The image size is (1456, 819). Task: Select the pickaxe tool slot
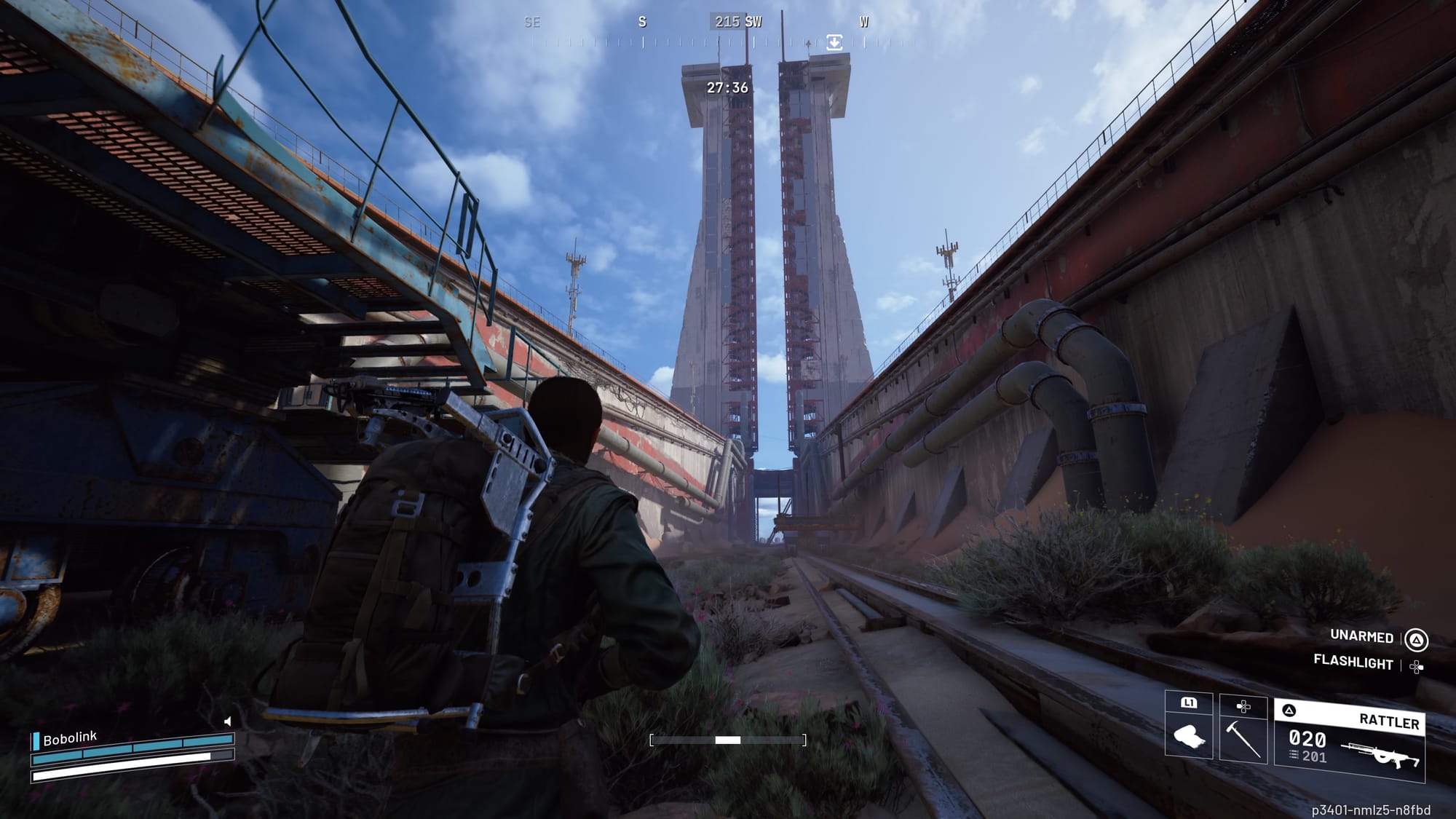click(x=1243, y=737)
